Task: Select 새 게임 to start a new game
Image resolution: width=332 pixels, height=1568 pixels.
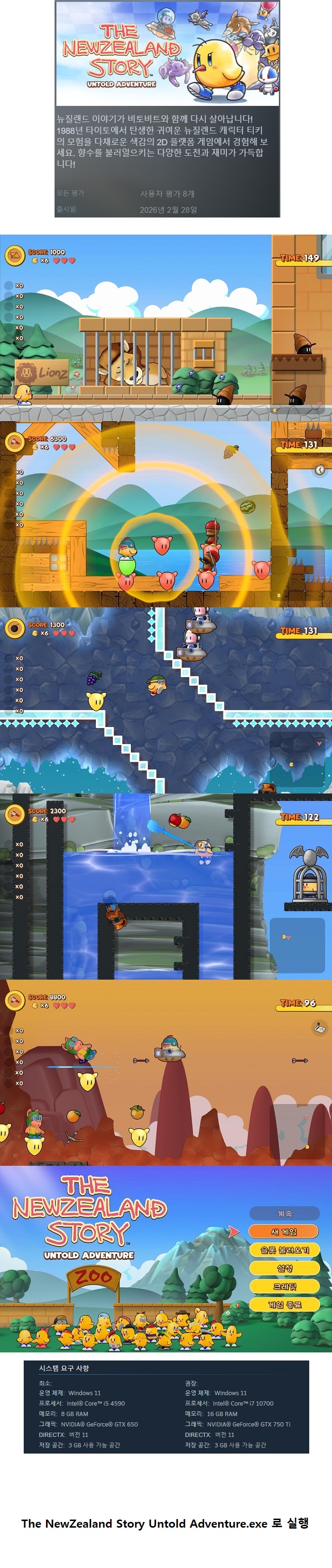Action: pos(284,1231)
